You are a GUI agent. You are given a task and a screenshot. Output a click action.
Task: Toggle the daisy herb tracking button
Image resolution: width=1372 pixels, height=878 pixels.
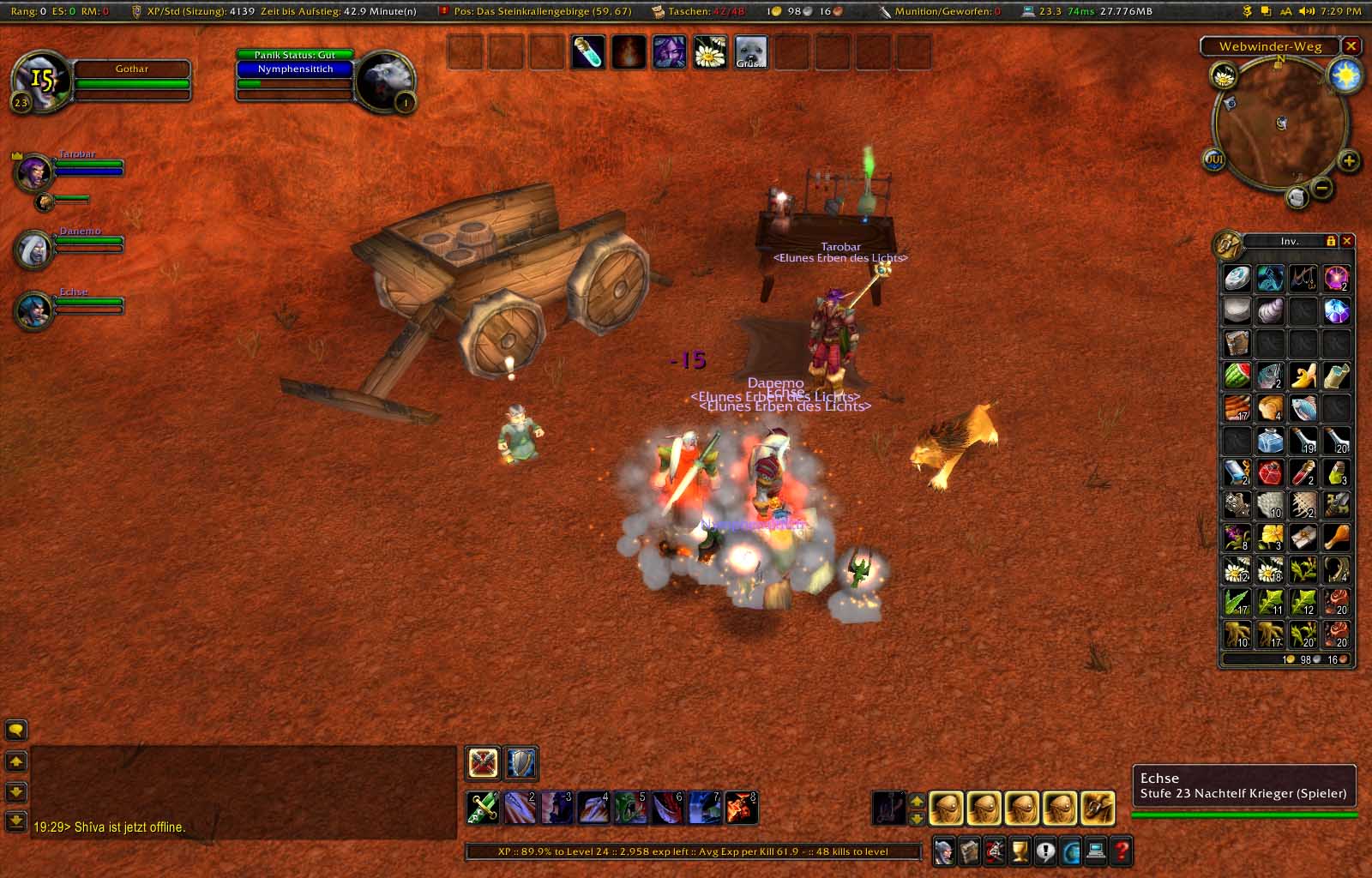(x=1224, y=76)
